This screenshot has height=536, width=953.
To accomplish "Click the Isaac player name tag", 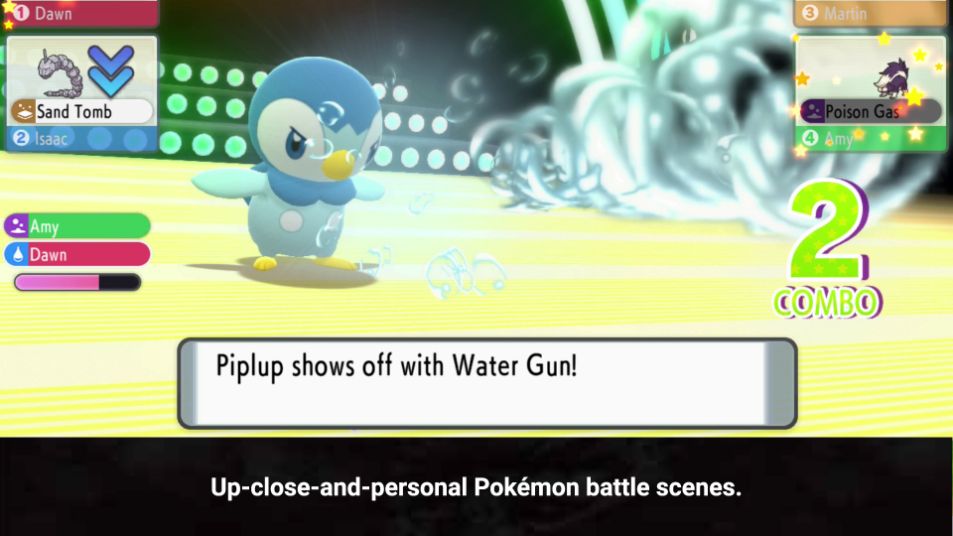I will pos(80,139).
